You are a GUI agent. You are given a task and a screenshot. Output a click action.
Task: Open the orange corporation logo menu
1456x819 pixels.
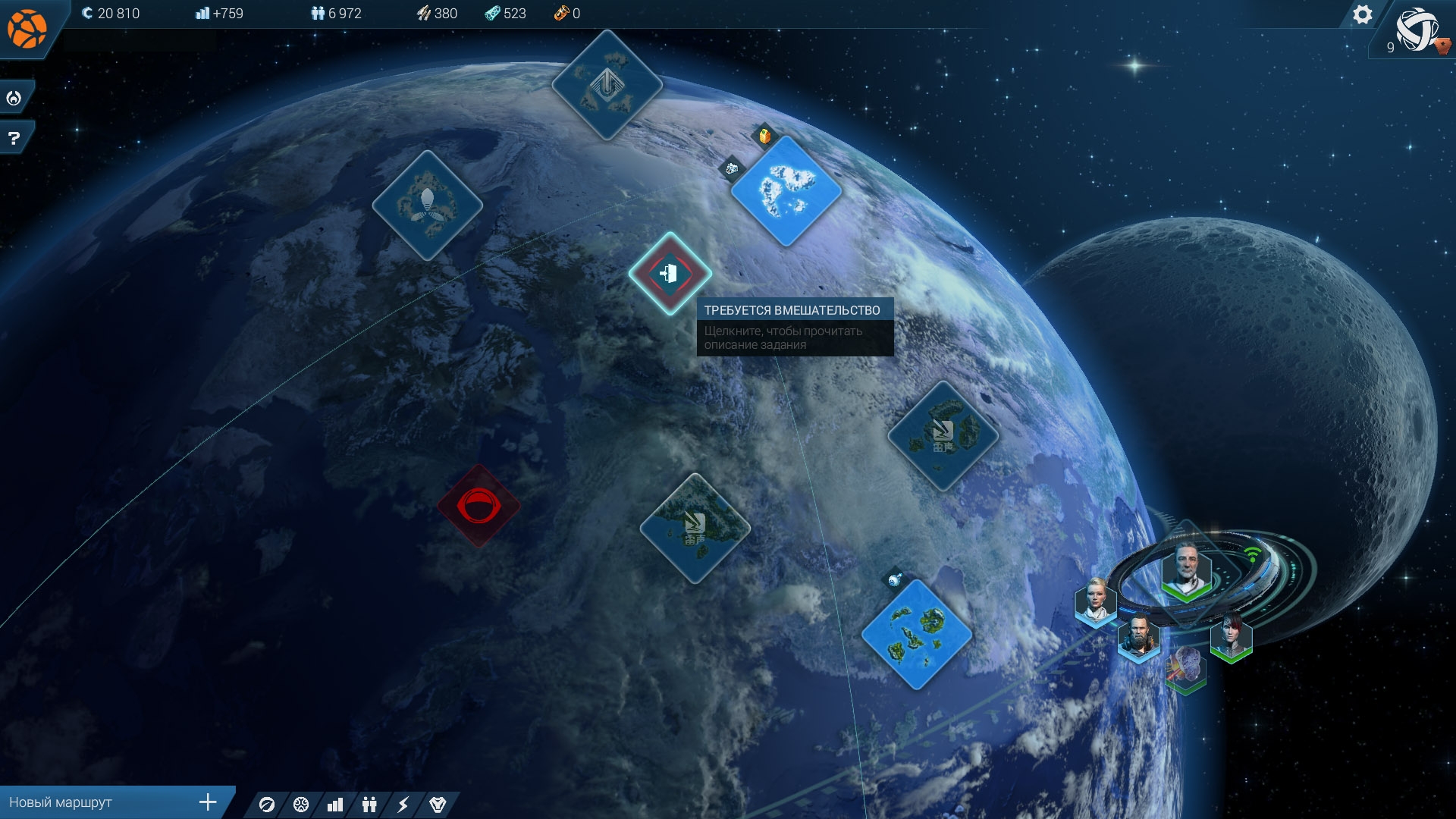point(27,28)
